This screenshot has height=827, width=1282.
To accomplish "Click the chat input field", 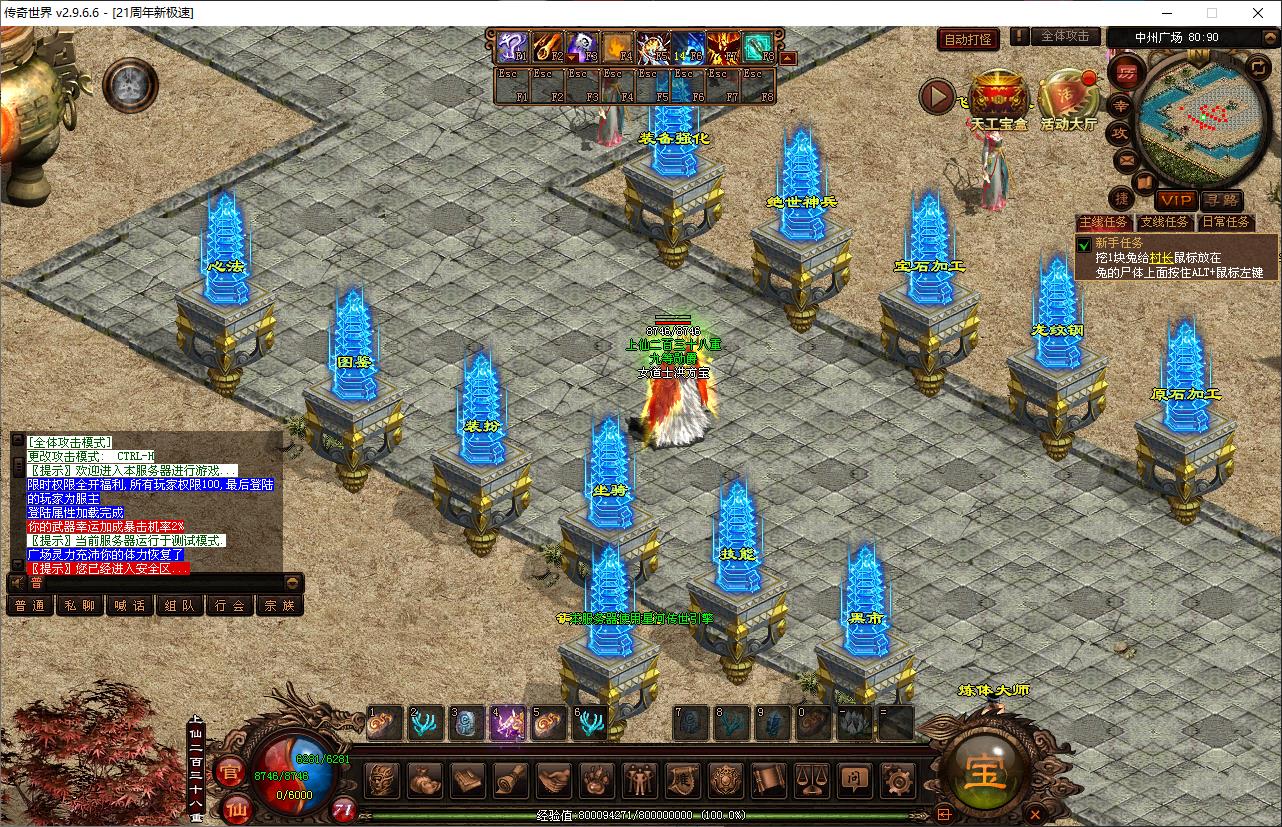I will 150,582.
